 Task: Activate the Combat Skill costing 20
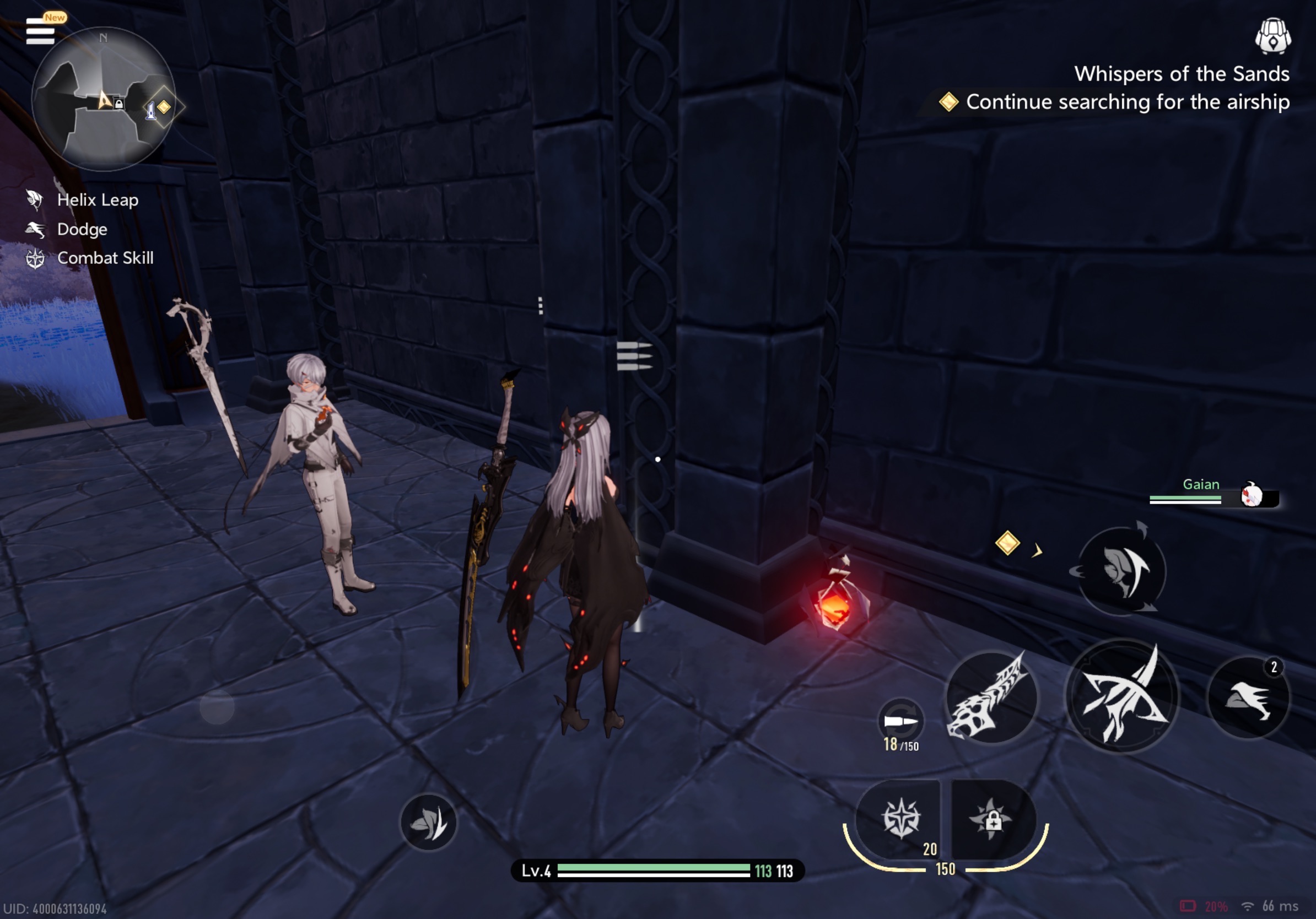tap(901, 818)
